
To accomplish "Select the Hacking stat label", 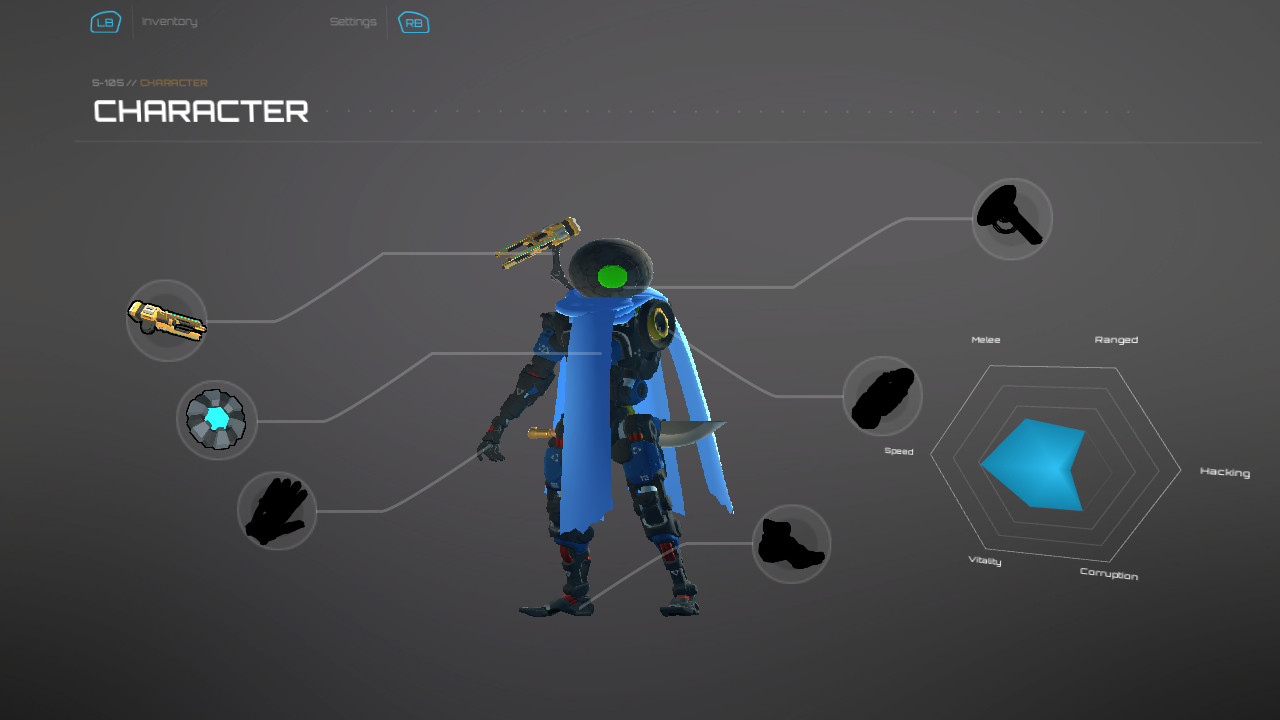I will 1225,472.
